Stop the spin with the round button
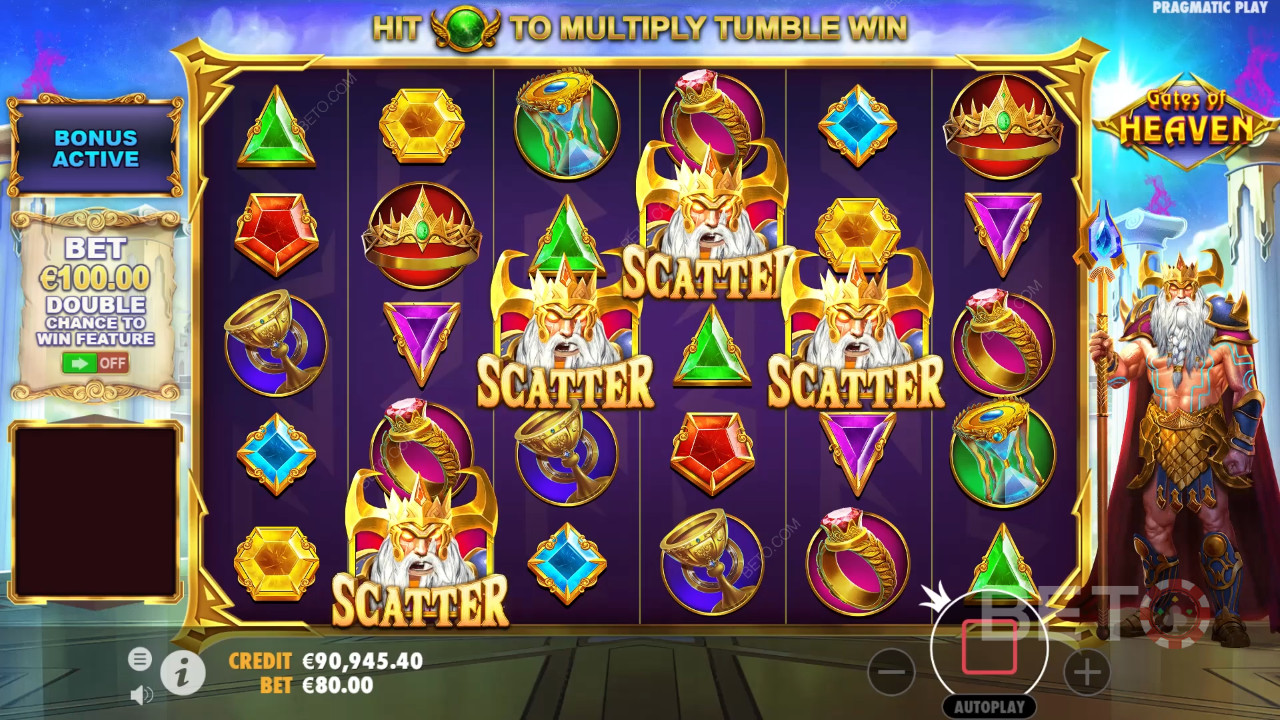This screenshot has height=720, width=1280. click(x=989, y=647)
